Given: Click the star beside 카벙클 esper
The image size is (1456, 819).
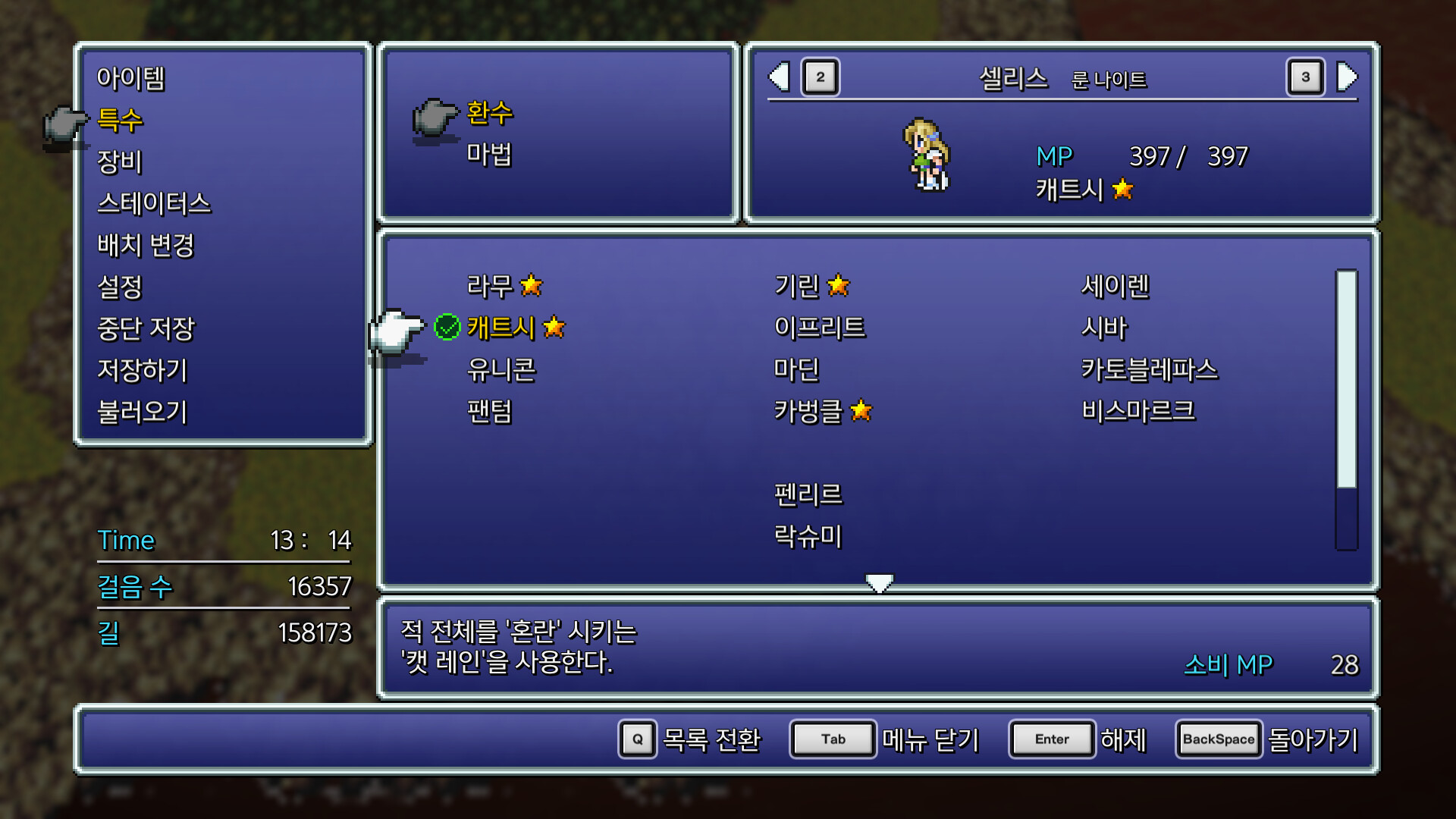Looking at the screenshot, I should (x=861, y=411).
